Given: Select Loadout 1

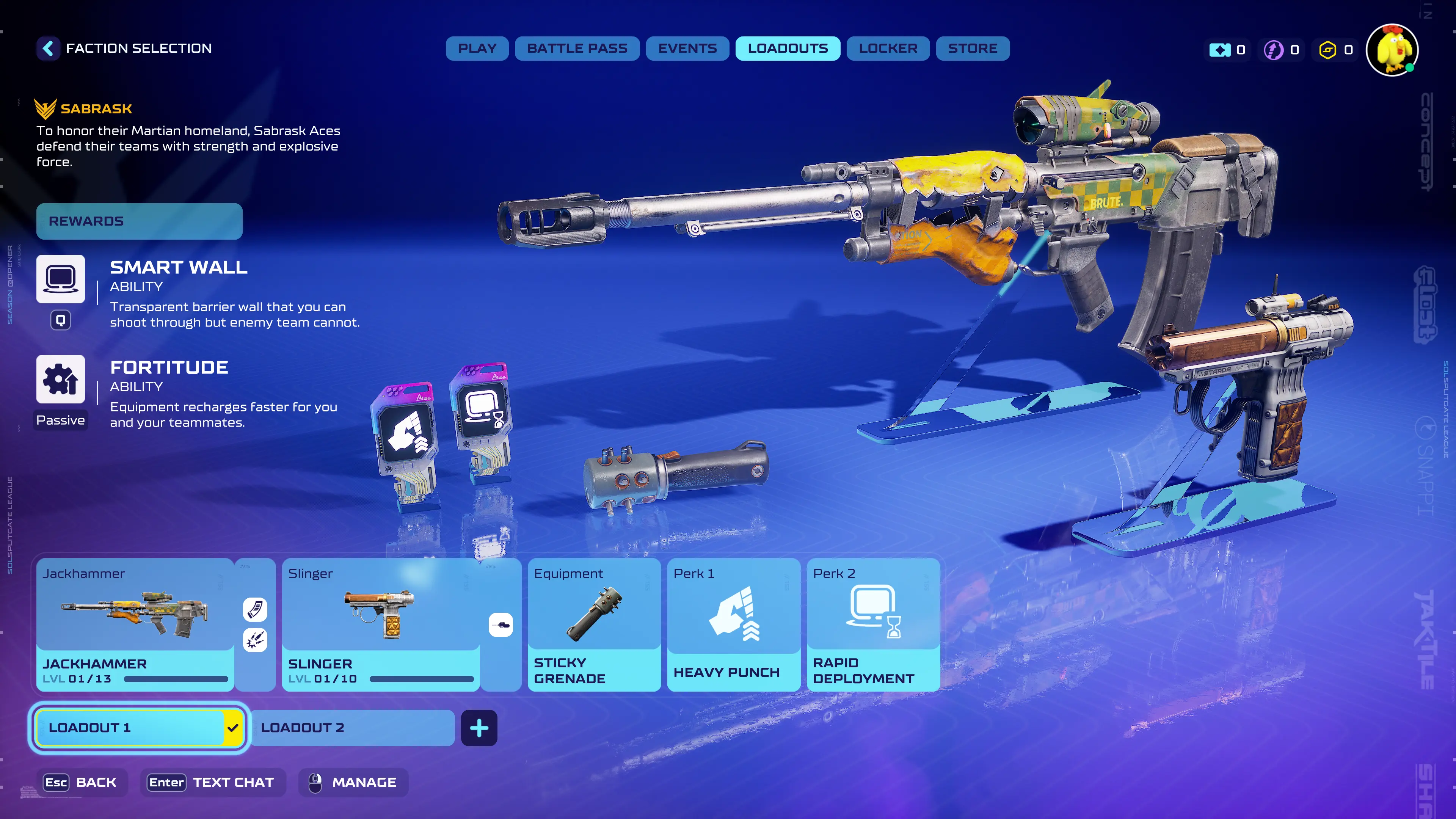Looking at the screenshot, I should 130,728.
